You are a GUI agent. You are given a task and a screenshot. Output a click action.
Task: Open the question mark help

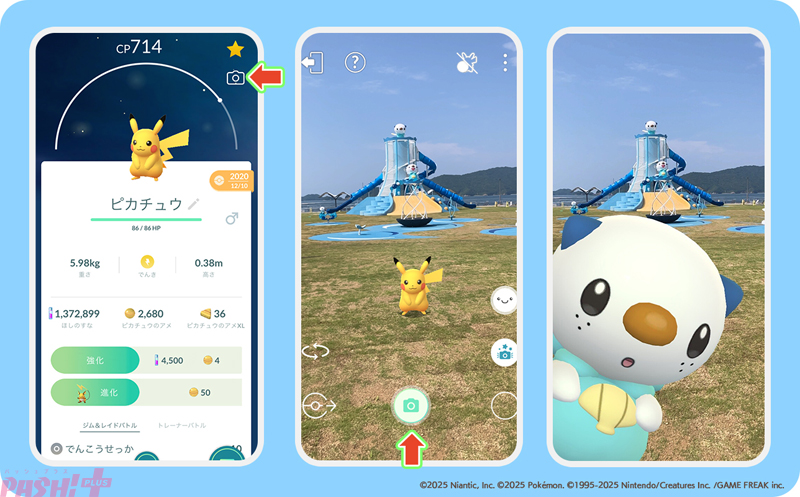(354, 63)
